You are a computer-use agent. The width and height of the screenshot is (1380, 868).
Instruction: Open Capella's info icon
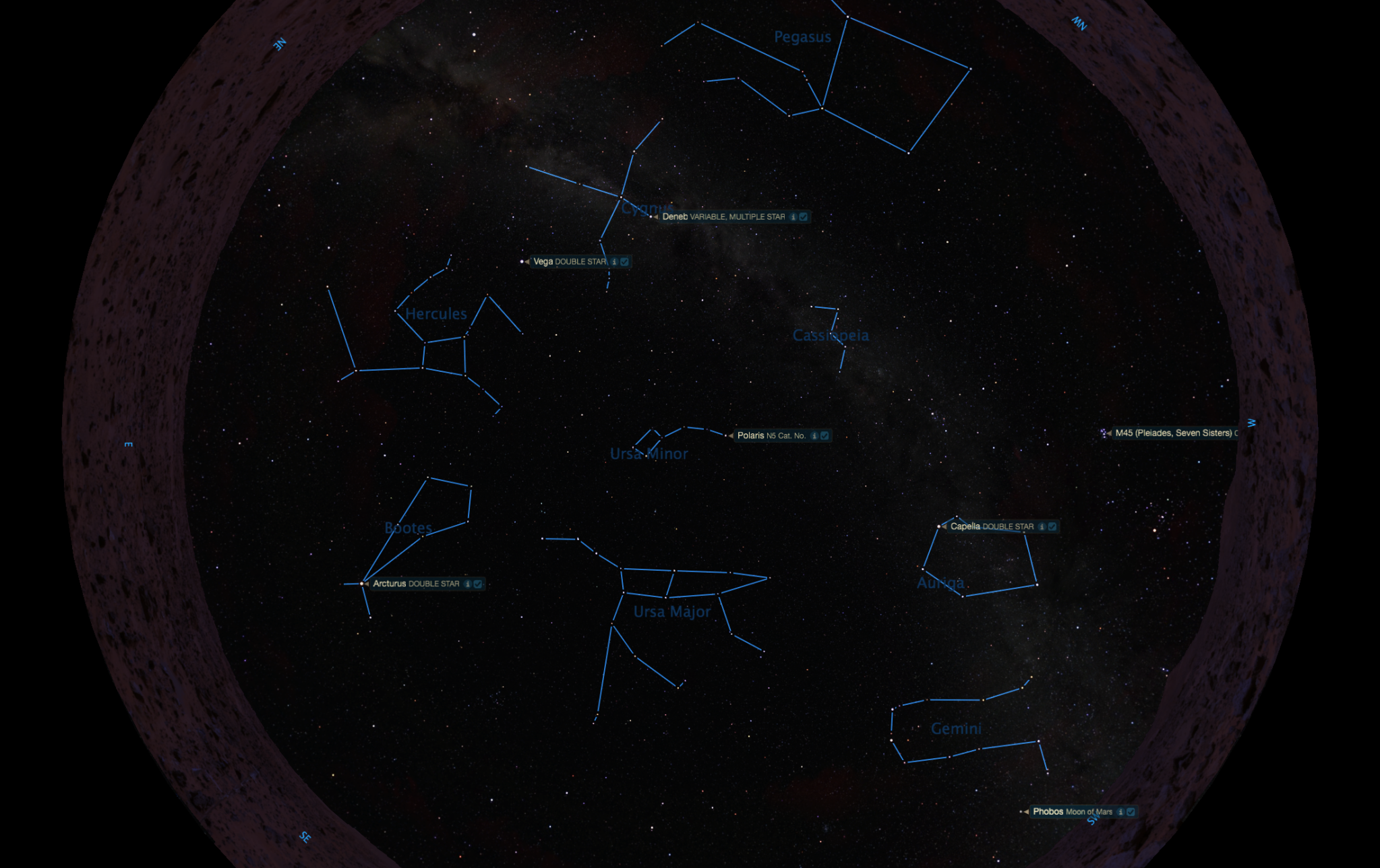pyautogui.click(x=1042, y=526)
